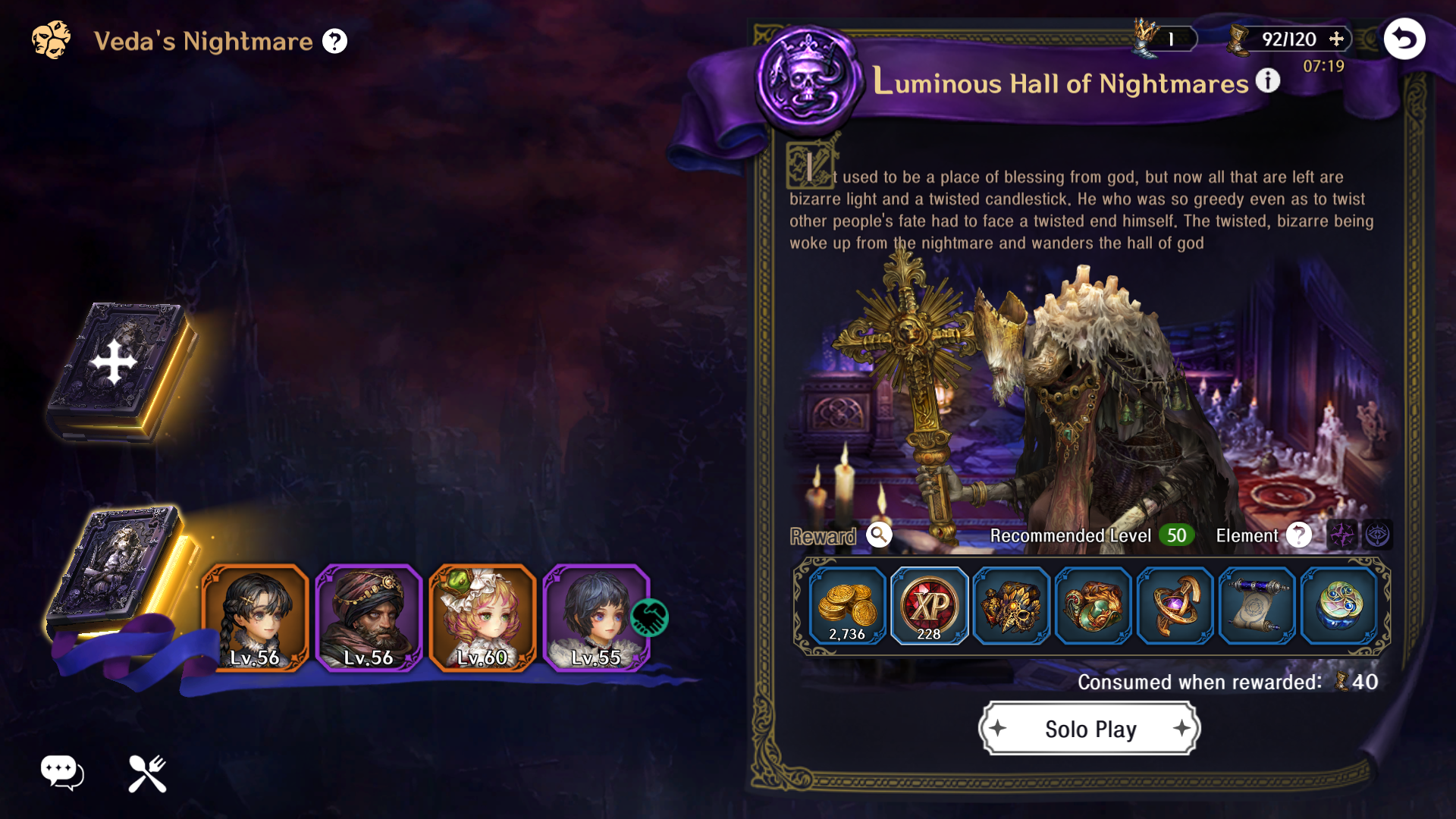Click the reward magnifier search icon
This screenshot has width=1456, height=819.
879,536
